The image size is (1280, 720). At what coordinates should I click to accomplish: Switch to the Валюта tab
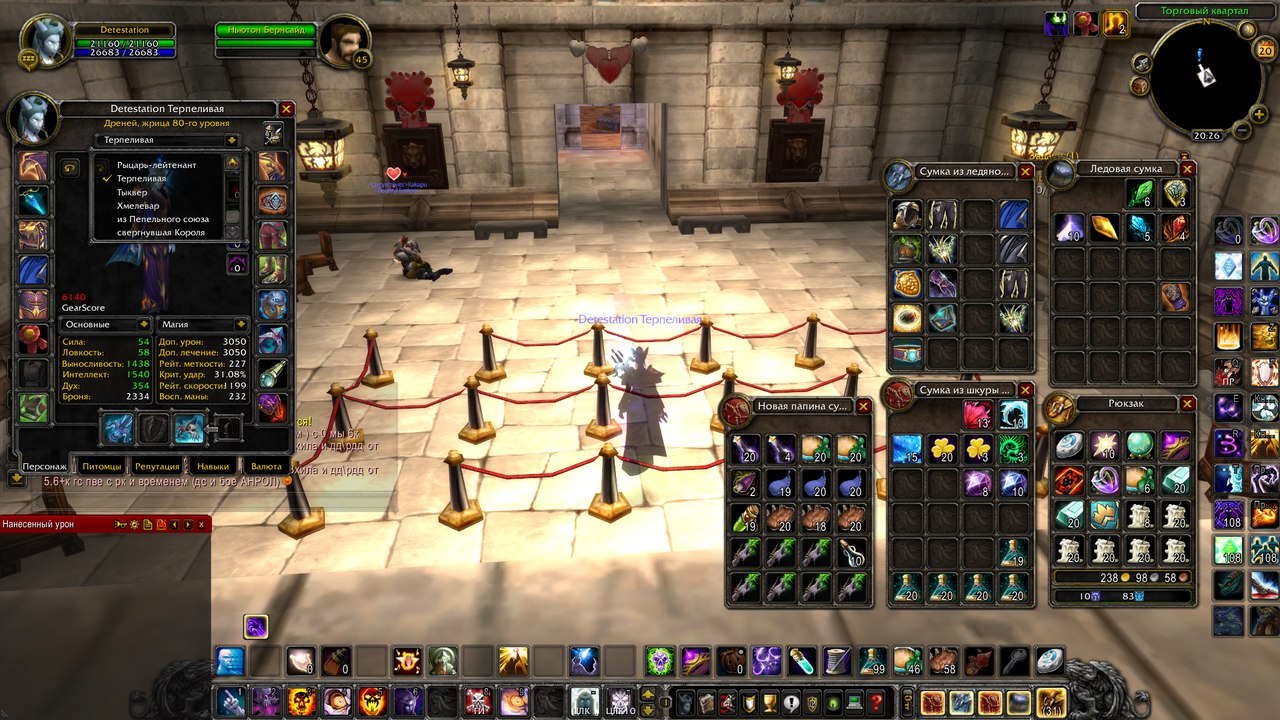pyautogui.click(x=266, y=466)
